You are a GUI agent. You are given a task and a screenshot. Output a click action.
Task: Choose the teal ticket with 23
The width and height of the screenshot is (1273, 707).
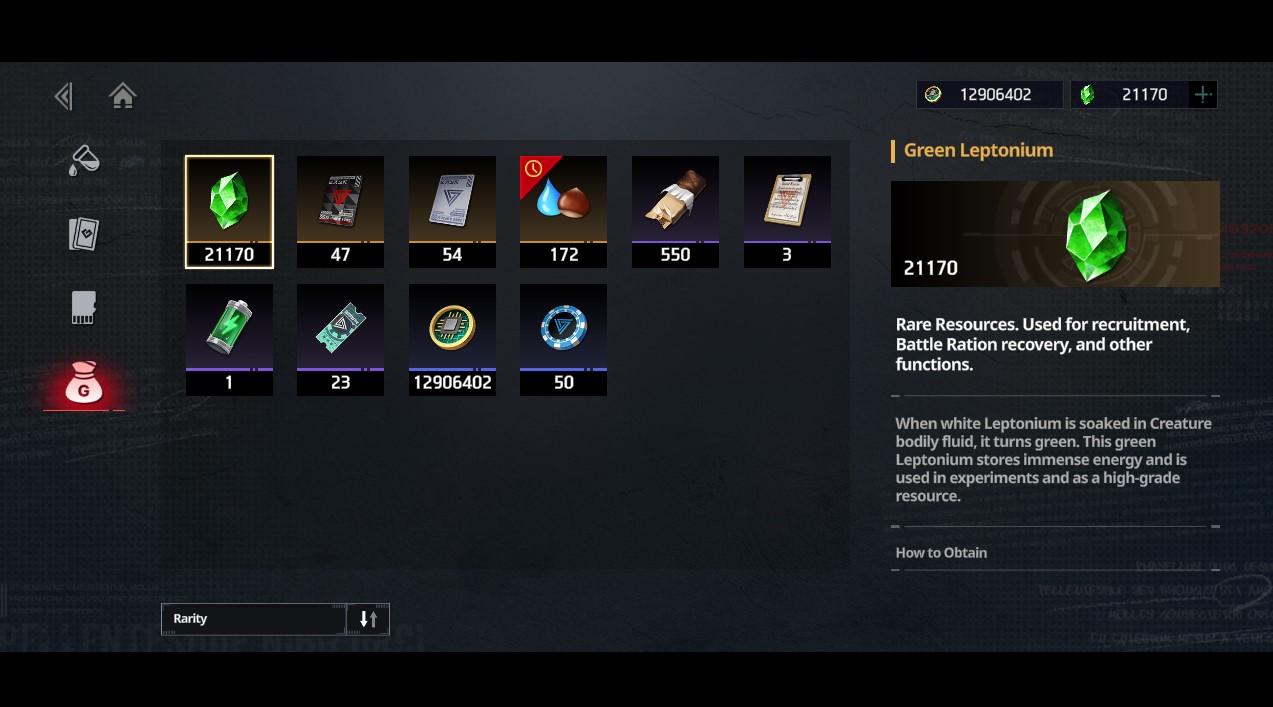point(340,339)
